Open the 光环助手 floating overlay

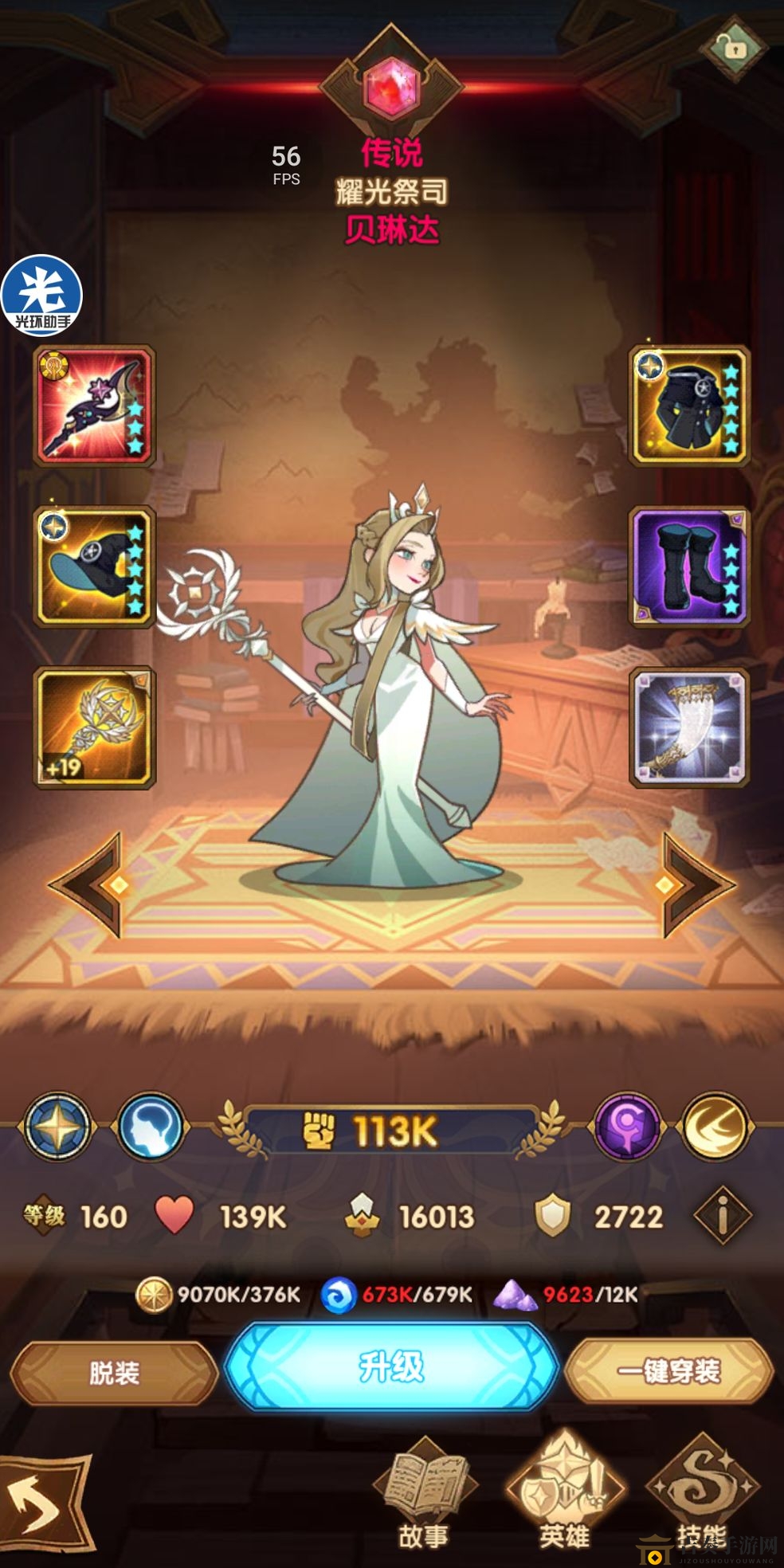(x=41, y=295)
